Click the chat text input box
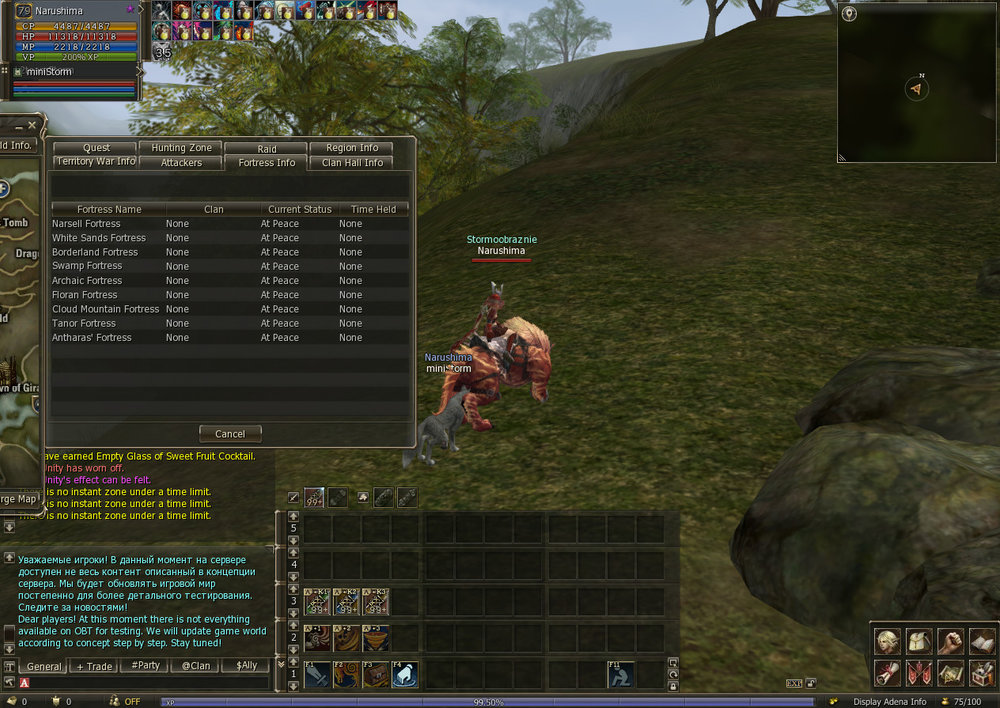Screen dimensions: 1000x708 pos(150,683)
